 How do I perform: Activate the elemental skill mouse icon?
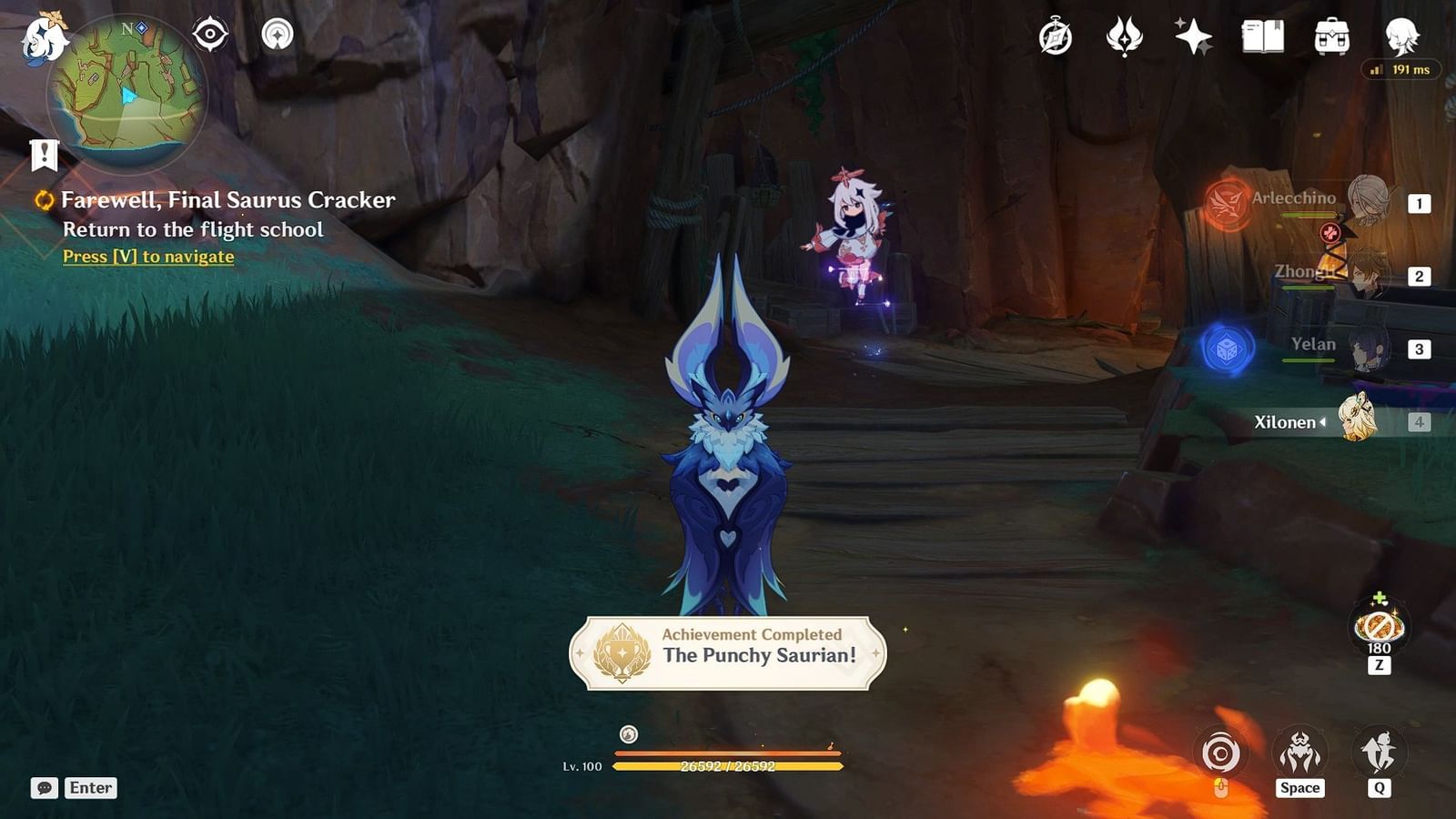(1219, 755)
